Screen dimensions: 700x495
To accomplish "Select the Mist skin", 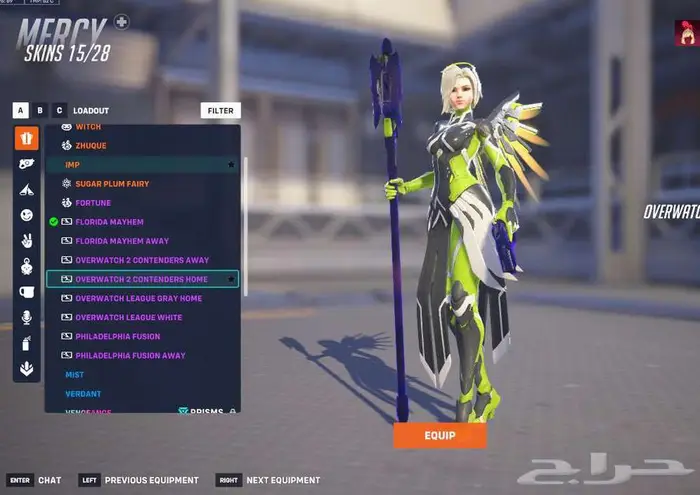I will click(x=75, y=374).
